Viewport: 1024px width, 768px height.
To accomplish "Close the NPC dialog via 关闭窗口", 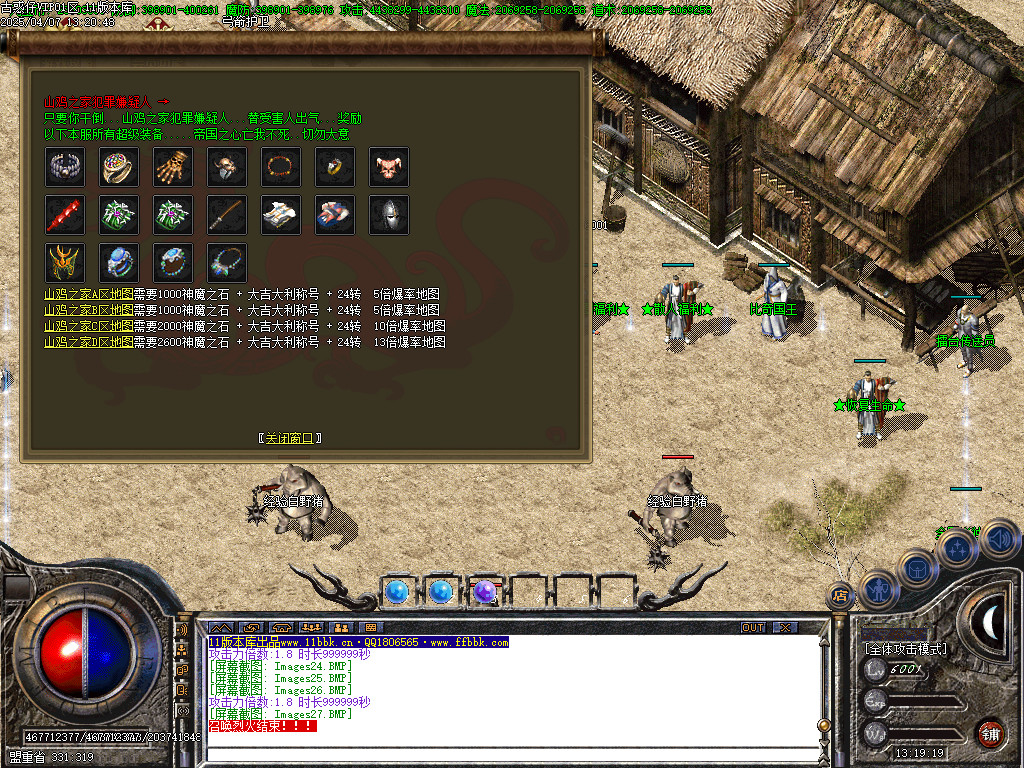I will tap(290, 438).
